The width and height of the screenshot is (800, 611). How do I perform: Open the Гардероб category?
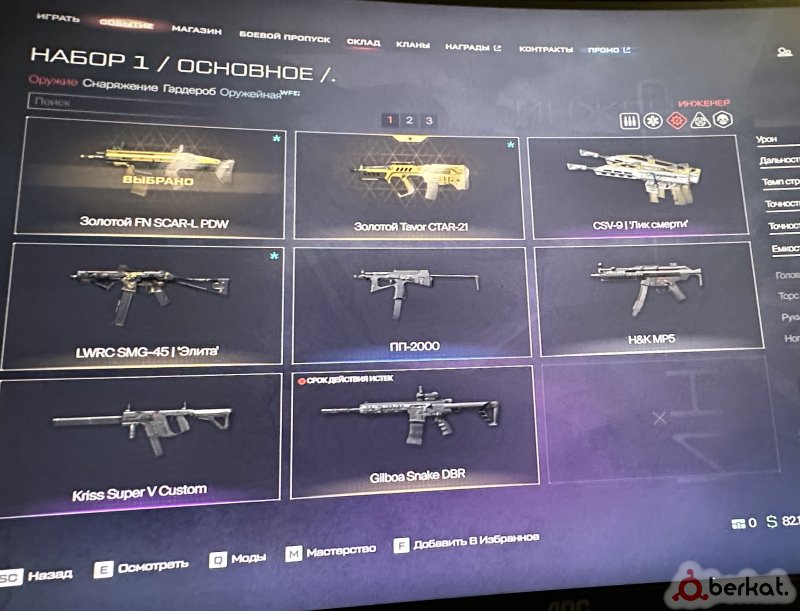186,88
